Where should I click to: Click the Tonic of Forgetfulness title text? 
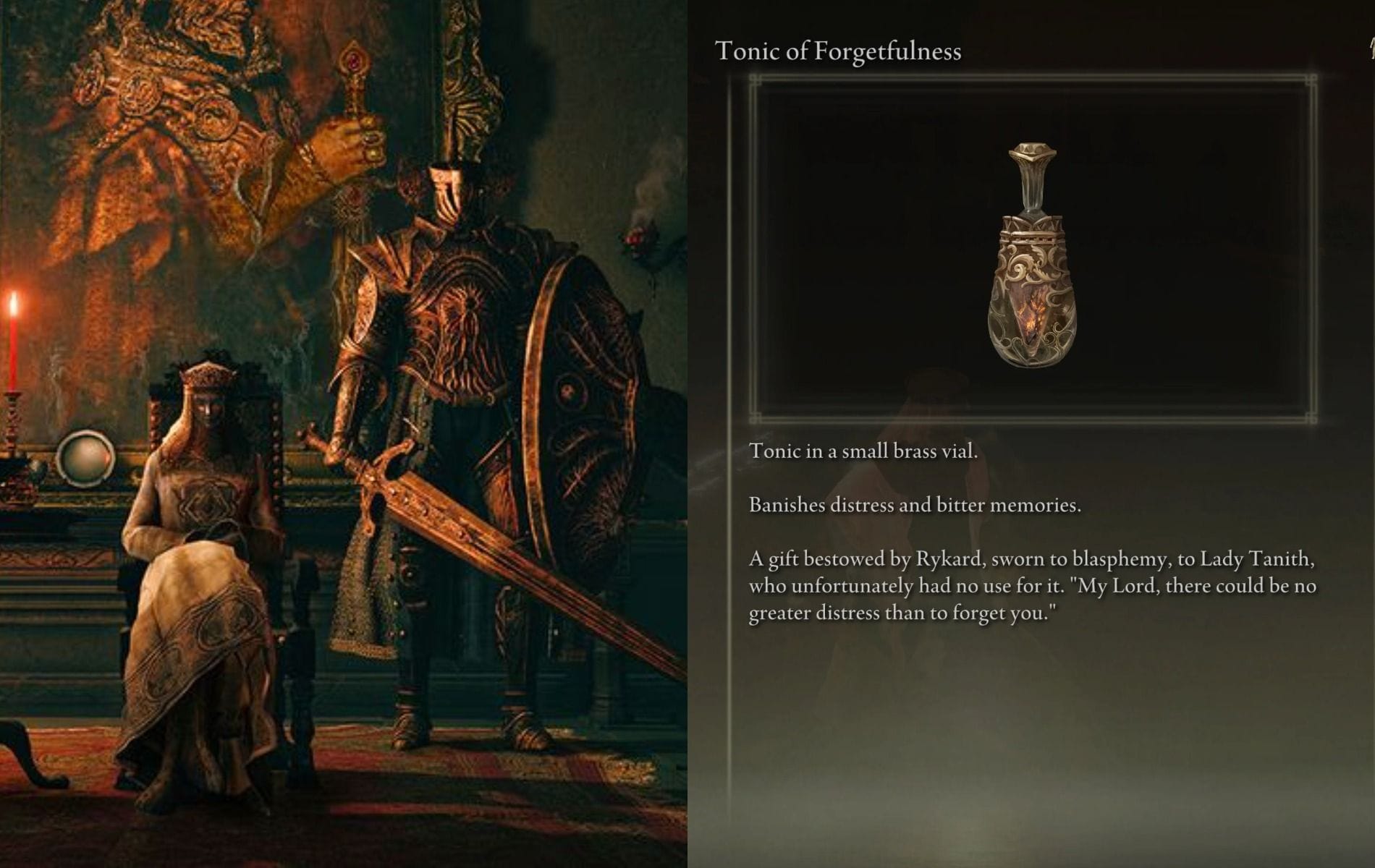click(x=836, y=51)
